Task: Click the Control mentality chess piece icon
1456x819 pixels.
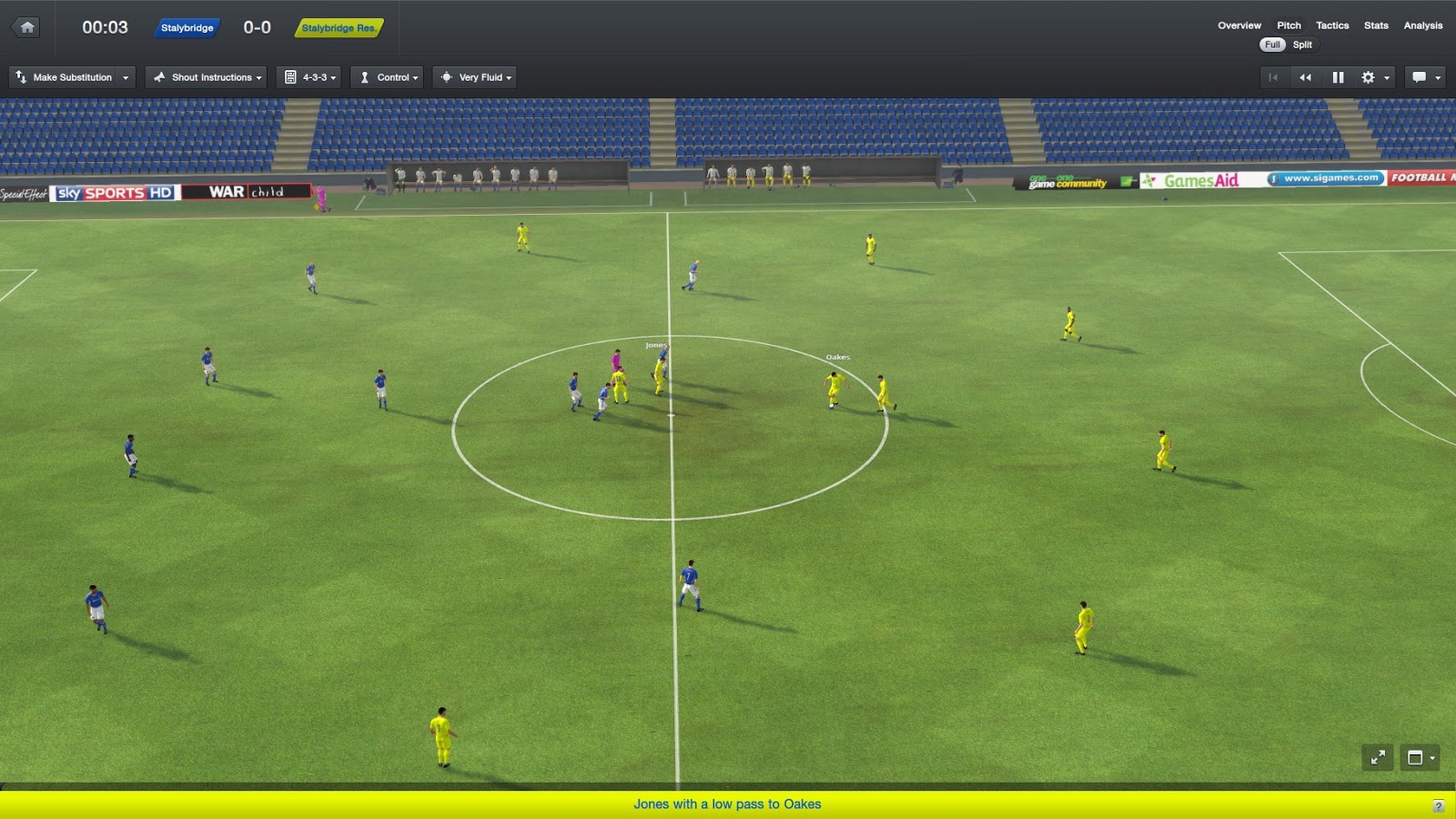Action: 365,77
